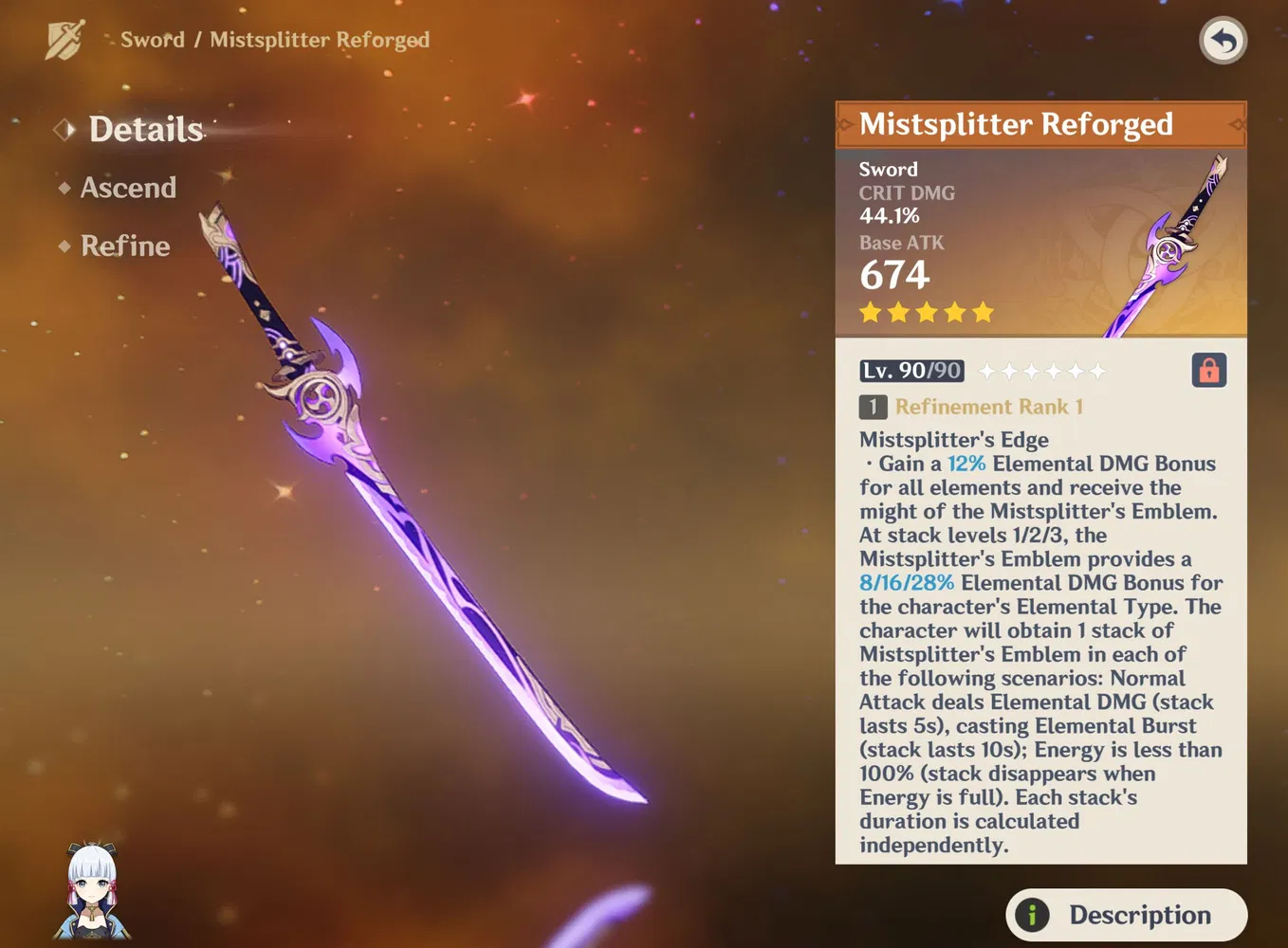Switch to the Refine tab
Viewport: 1288px width, 948px height.
(x=124, y=246)
